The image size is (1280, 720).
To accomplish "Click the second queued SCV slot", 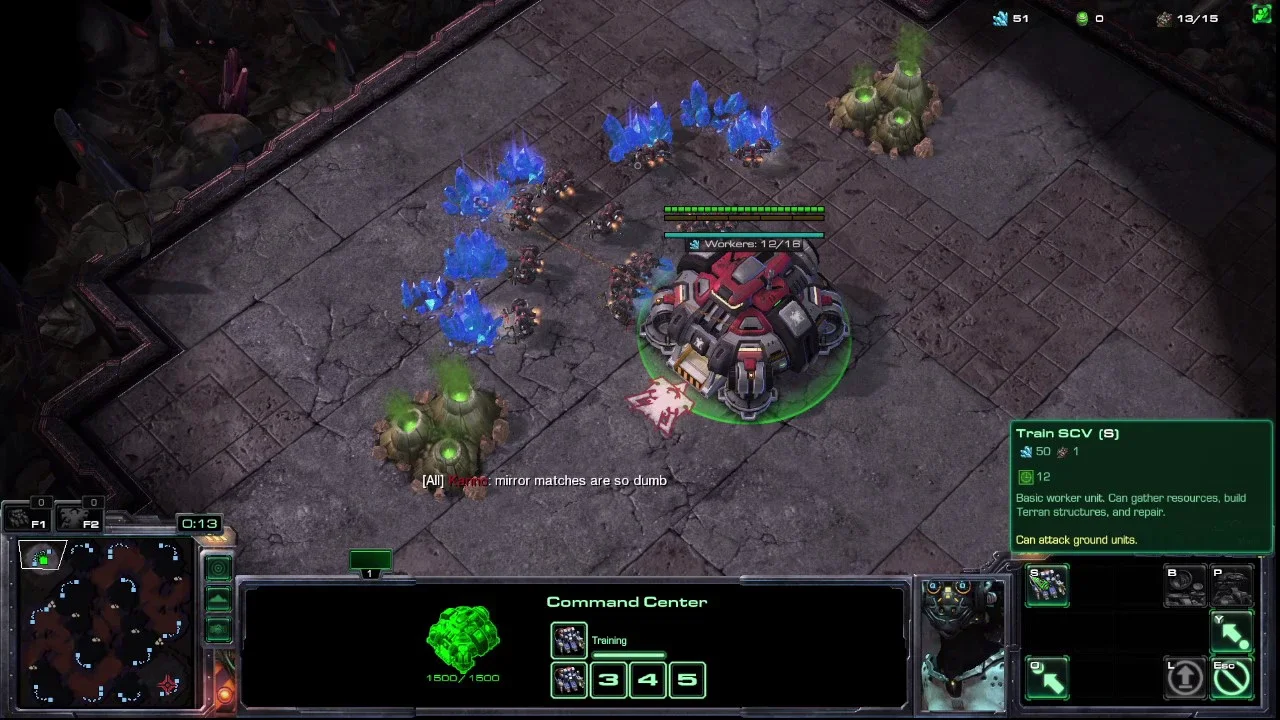I will point(569,680).
